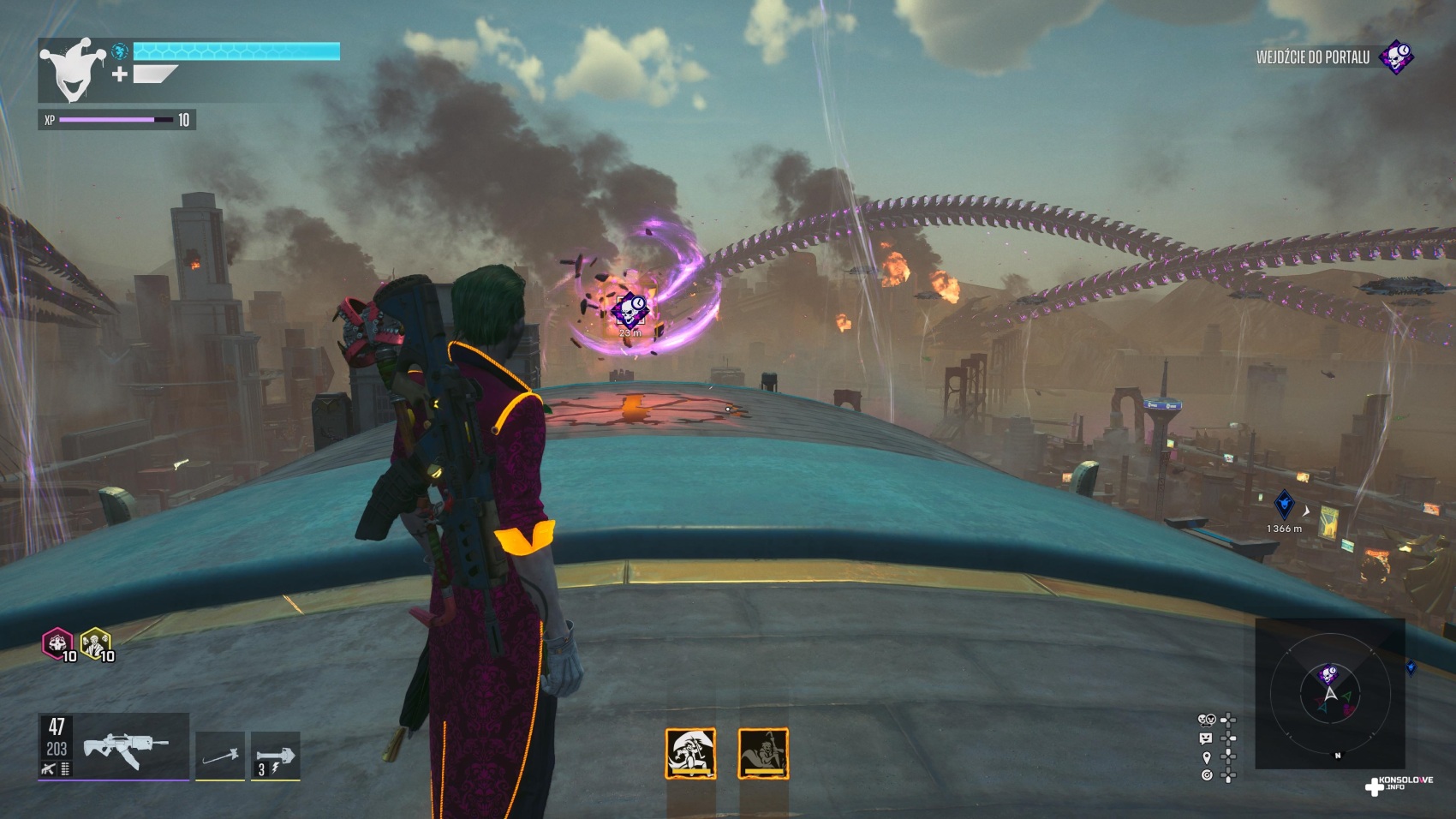Click the portal waypoint marker at 23 m
Screen dimensions: 1456x819
click(x=630, y=308)
